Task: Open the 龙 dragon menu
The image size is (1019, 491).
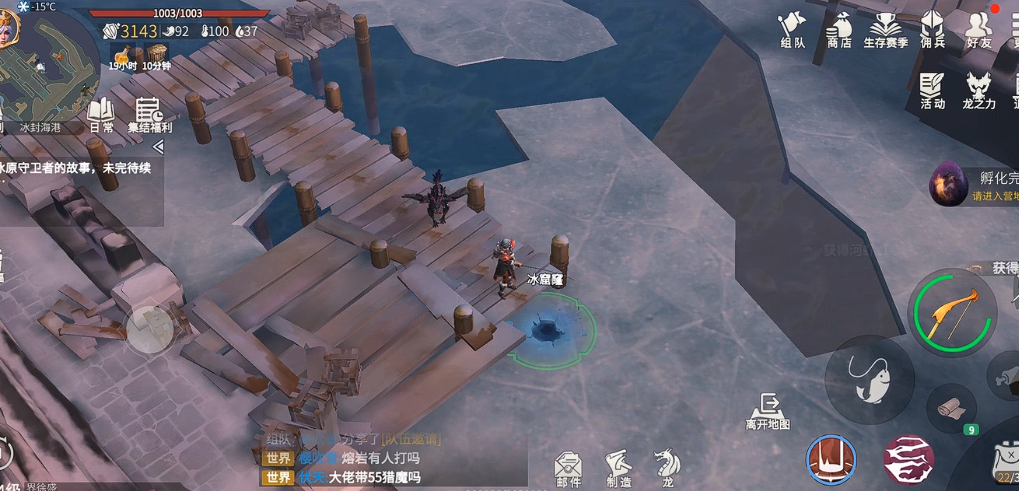Action: (666, 466)
